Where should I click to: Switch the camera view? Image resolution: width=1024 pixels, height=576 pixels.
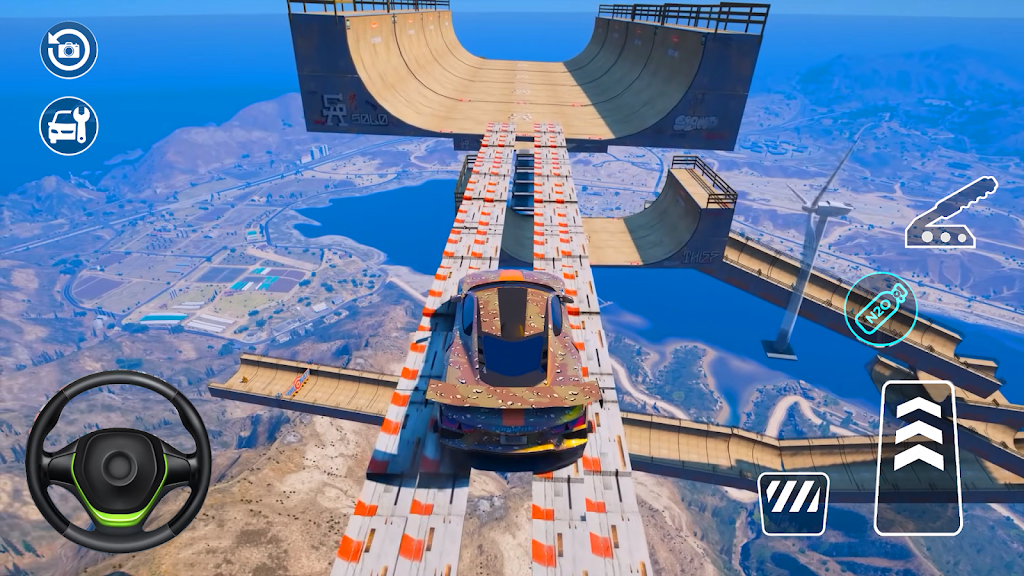pos(69,49)
